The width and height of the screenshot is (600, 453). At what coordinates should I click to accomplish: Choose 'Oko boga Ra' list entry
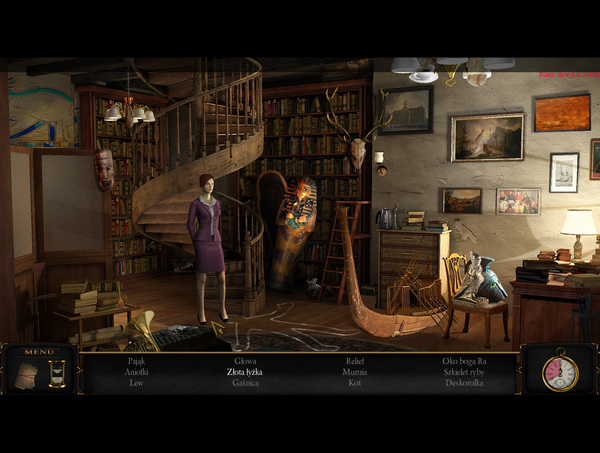463,361
